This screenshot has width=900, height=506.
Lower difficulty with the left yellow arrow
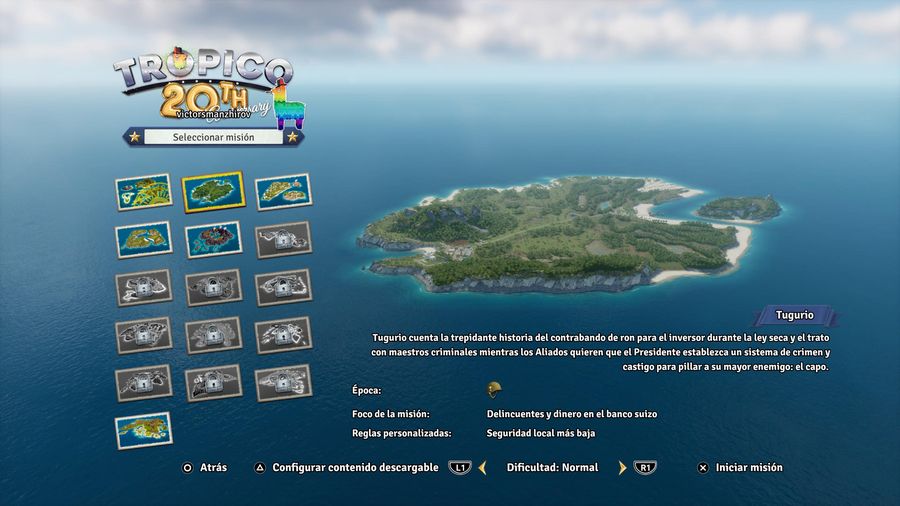pos(482,467)
